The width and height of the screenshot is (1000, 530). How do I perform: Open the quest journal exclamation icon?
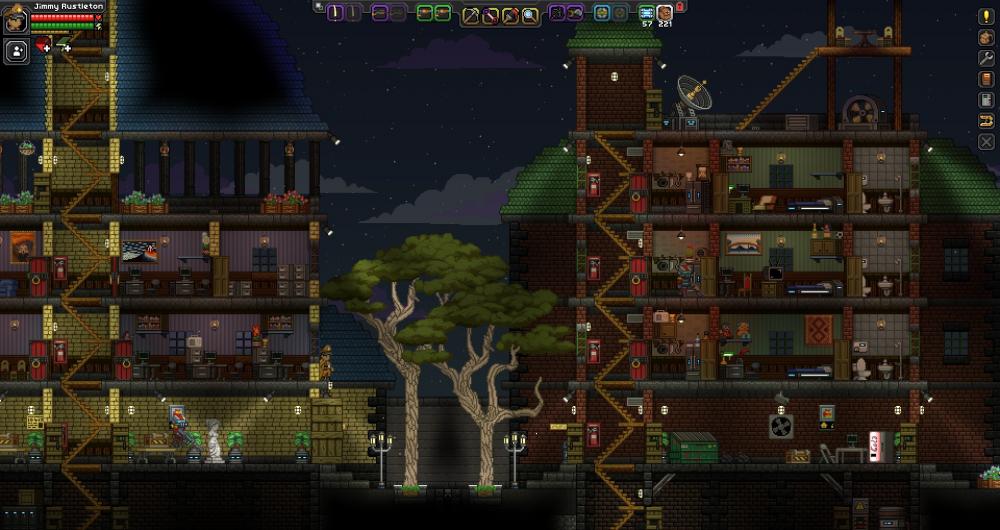pyautogui.click(x=986, y=16)
